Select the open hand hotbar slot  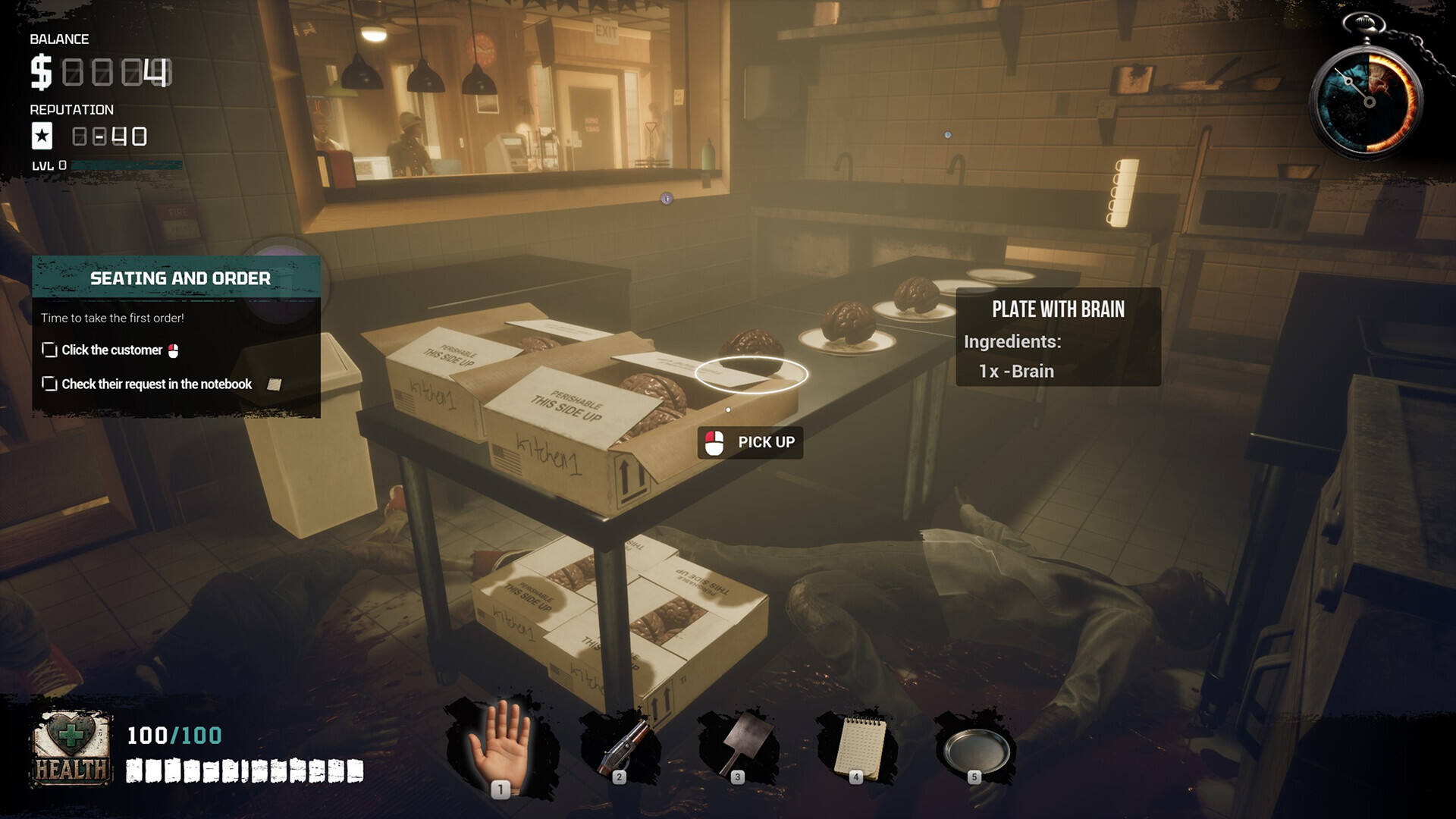(x=500, y=747)
